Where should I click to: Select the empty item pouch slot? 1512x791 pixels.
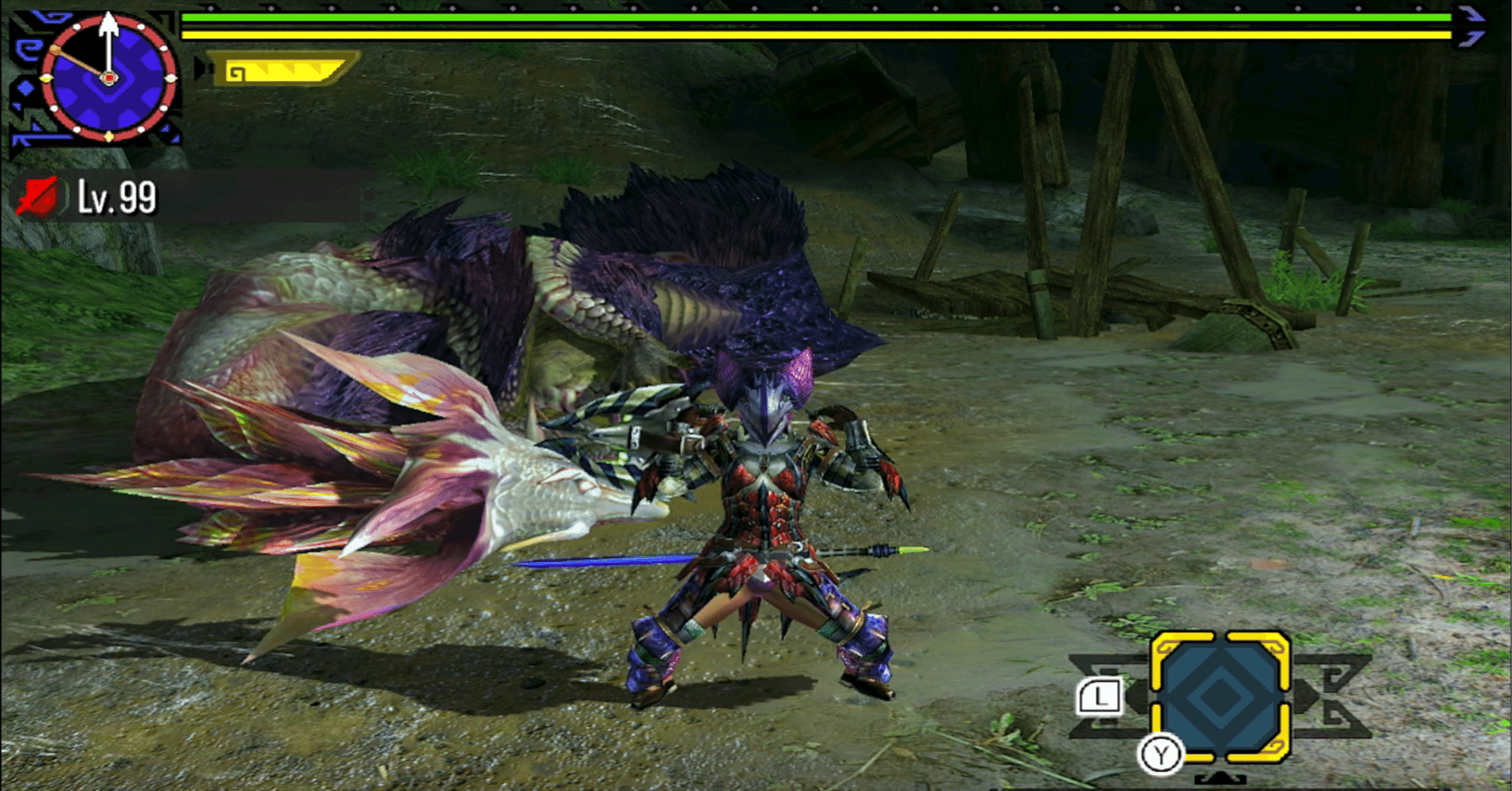1220,697
